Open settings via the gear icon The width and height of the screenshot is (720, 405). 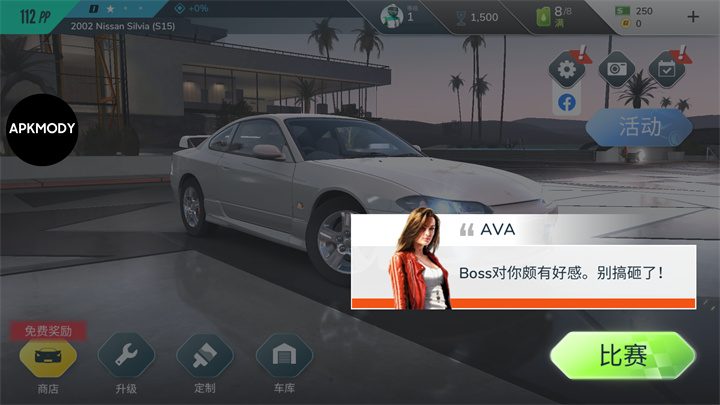point(567,70)
